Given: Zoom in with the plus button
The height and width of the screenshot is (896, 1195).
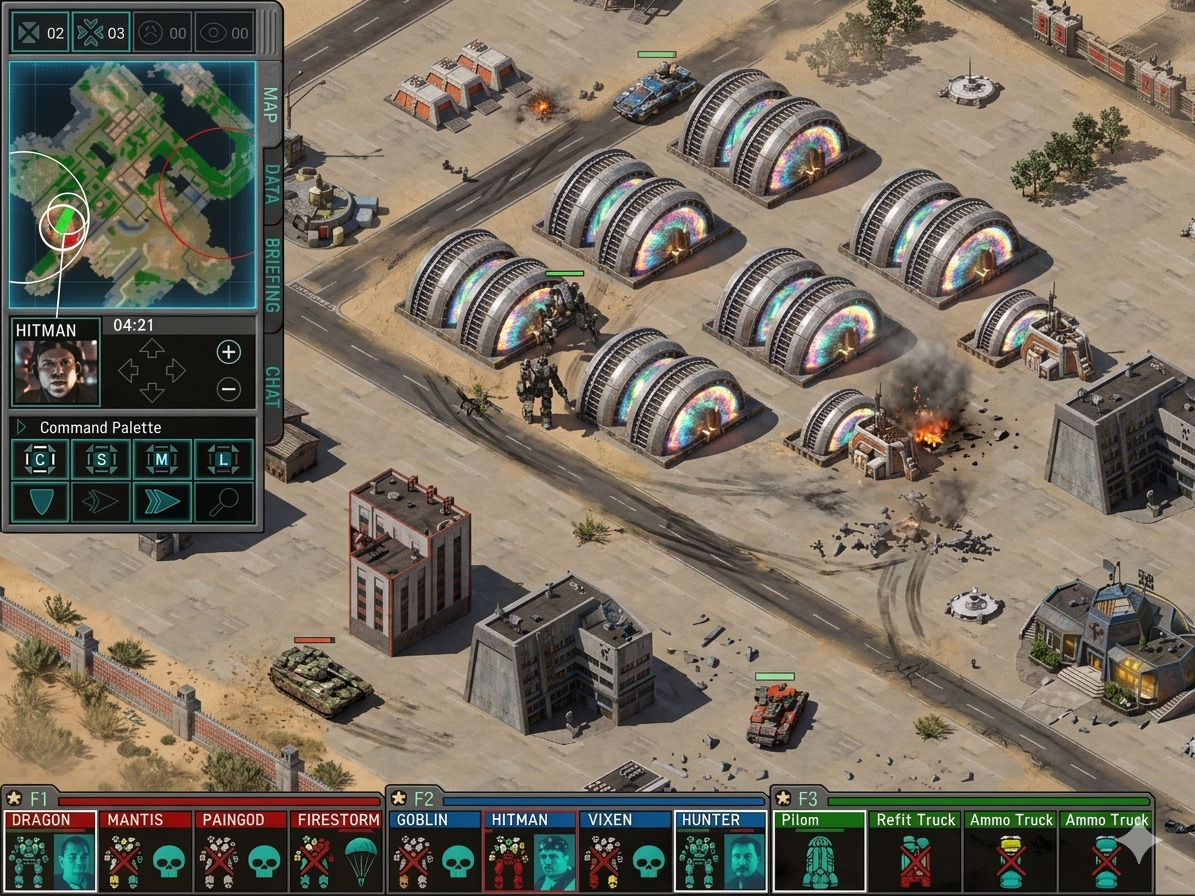Looking at the screenshot, I should tap(228, 351).
